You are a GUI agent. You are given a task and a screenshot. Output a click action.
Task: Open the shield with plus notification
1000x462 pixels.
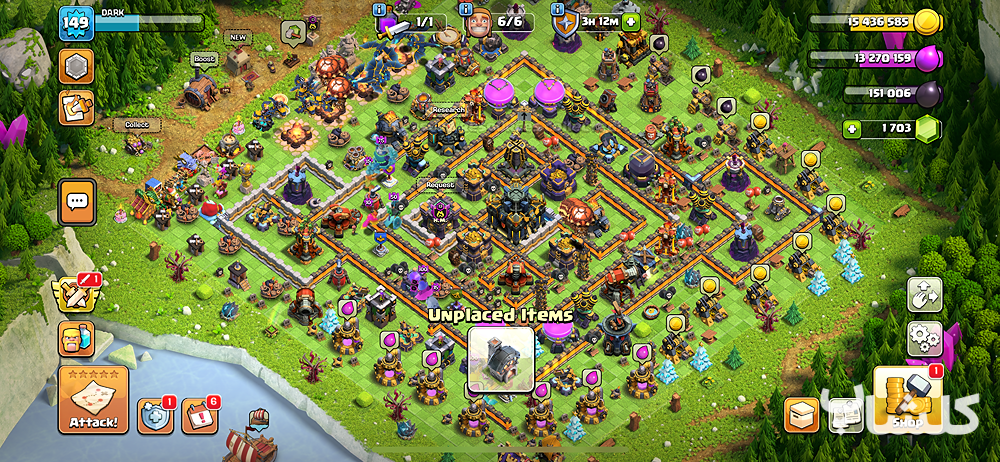point(155,415)
